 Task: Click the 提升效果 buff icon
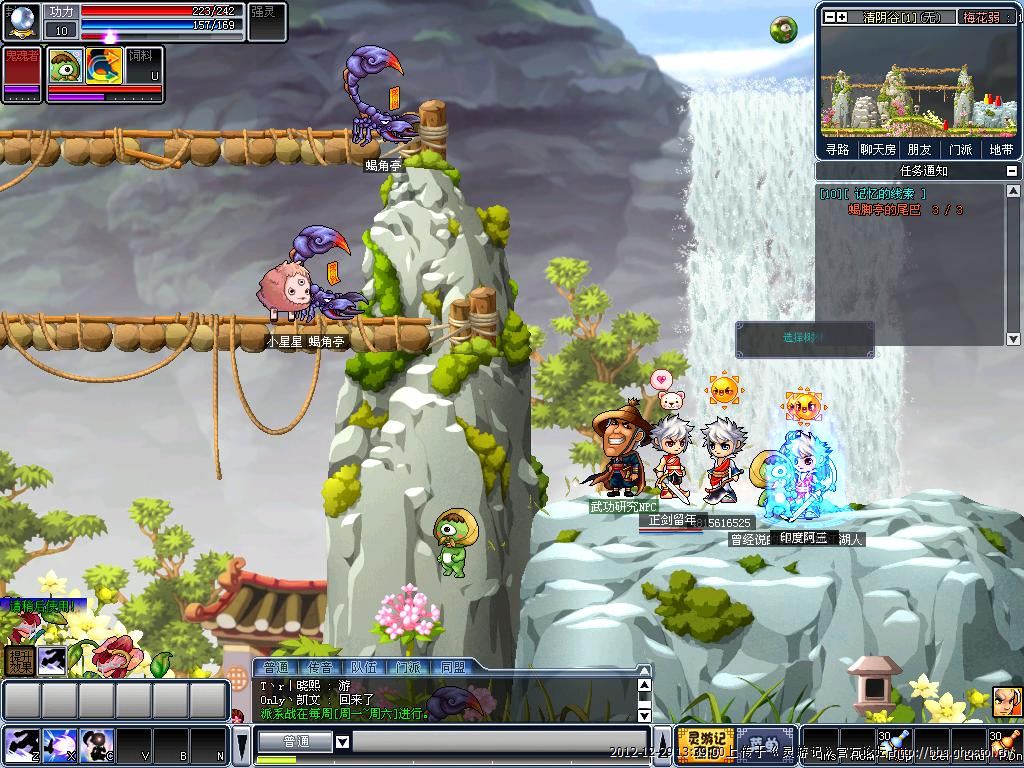pyautogui.click(x=19, y=660)
